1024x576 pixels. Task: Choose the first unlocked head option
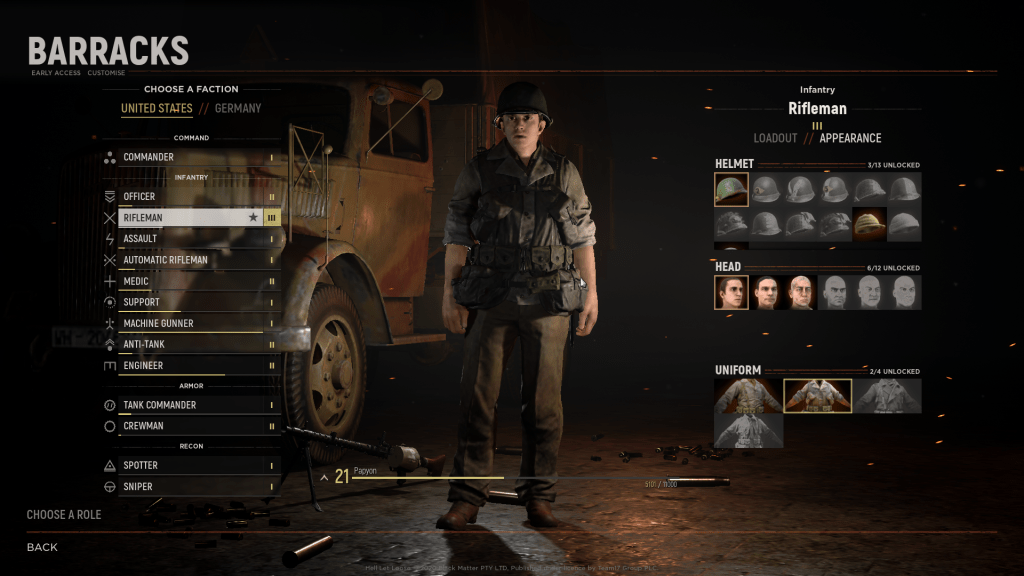coord(731,293)
